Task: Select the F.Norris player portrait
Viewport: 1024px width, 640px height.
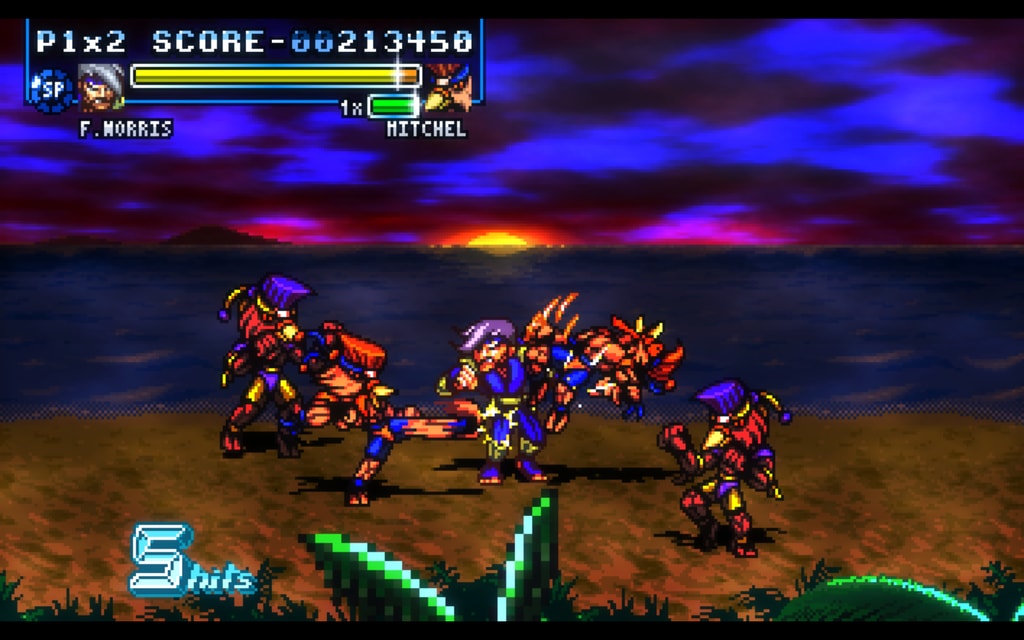Action: pyautogui.click(x=102, y=87)
